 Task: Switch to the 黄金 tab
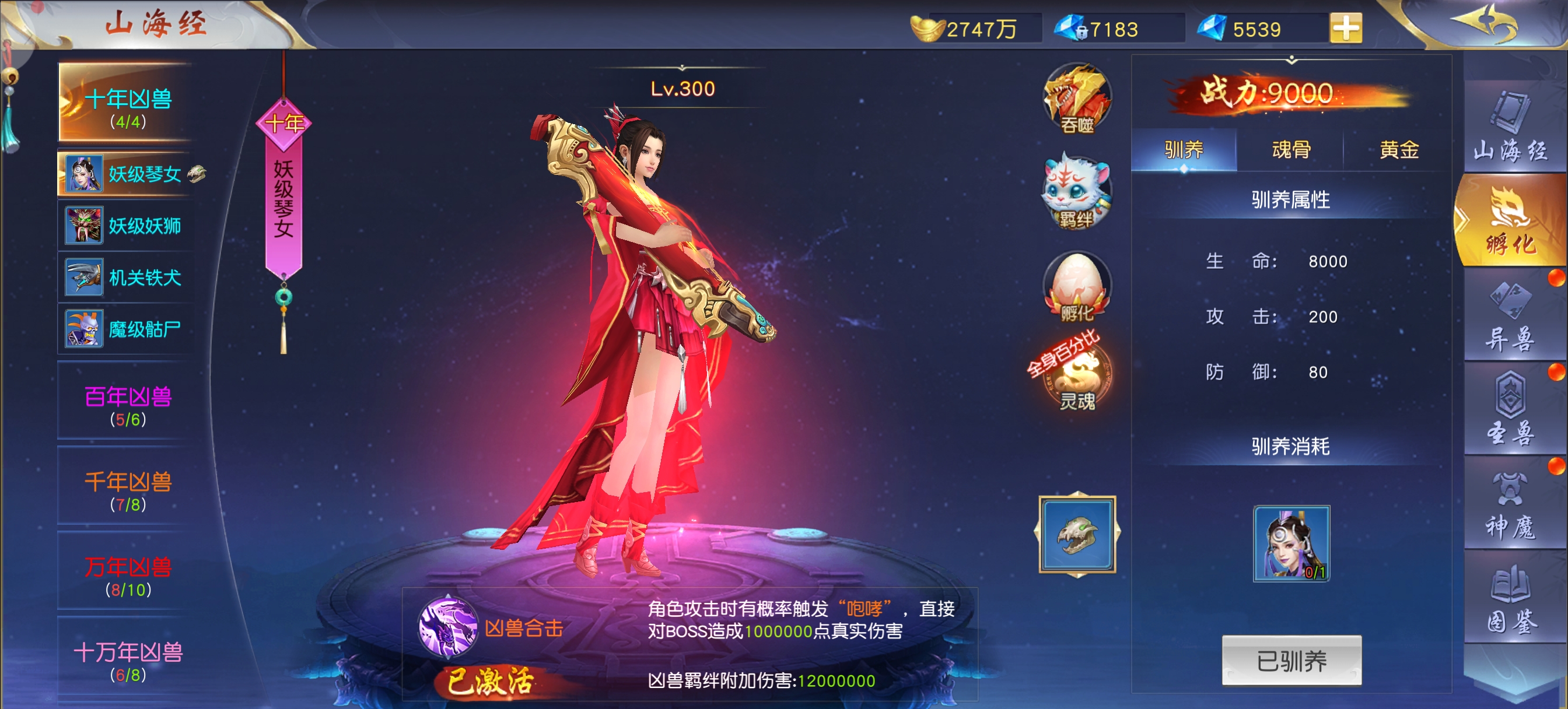tap(1398, 150)
